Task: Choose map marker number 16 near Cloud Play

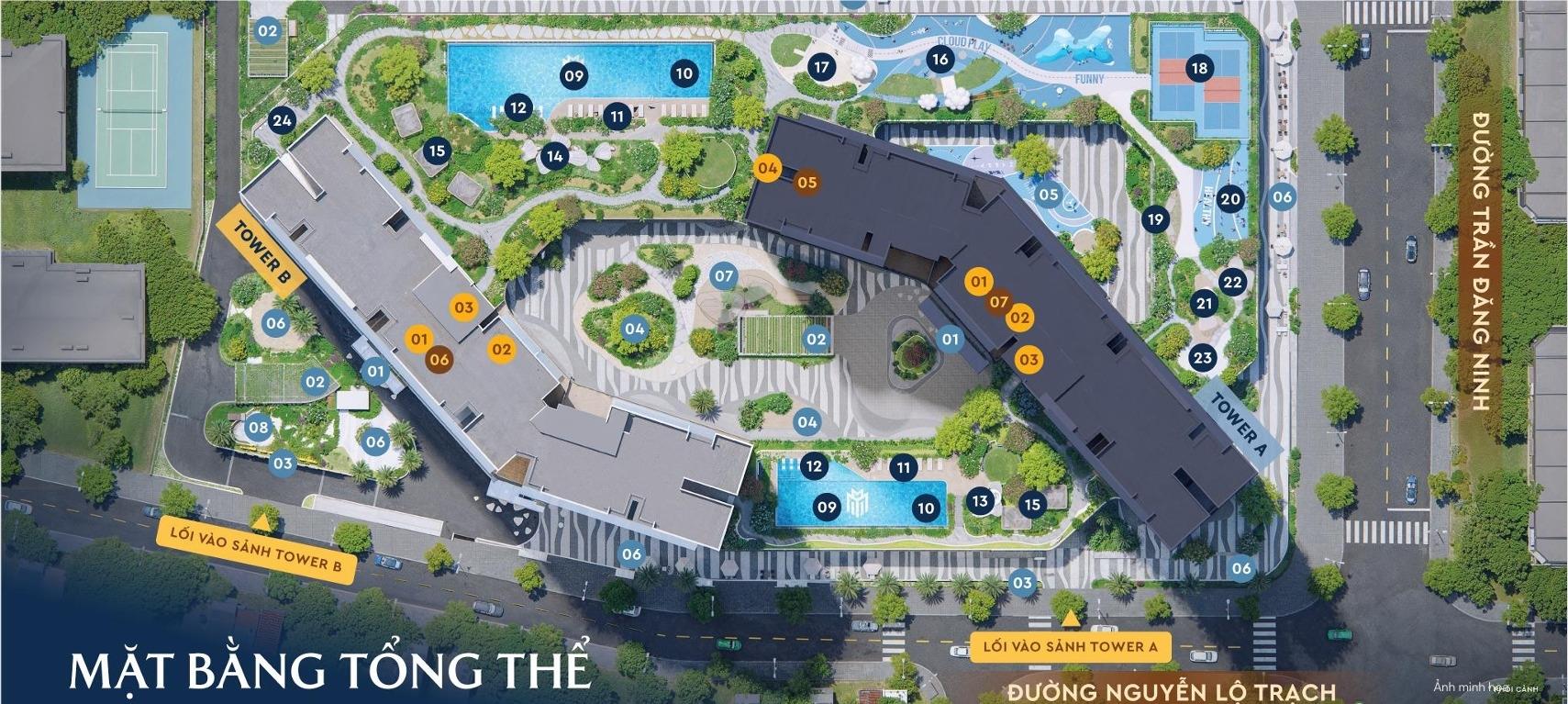Action: coord(939,60)
